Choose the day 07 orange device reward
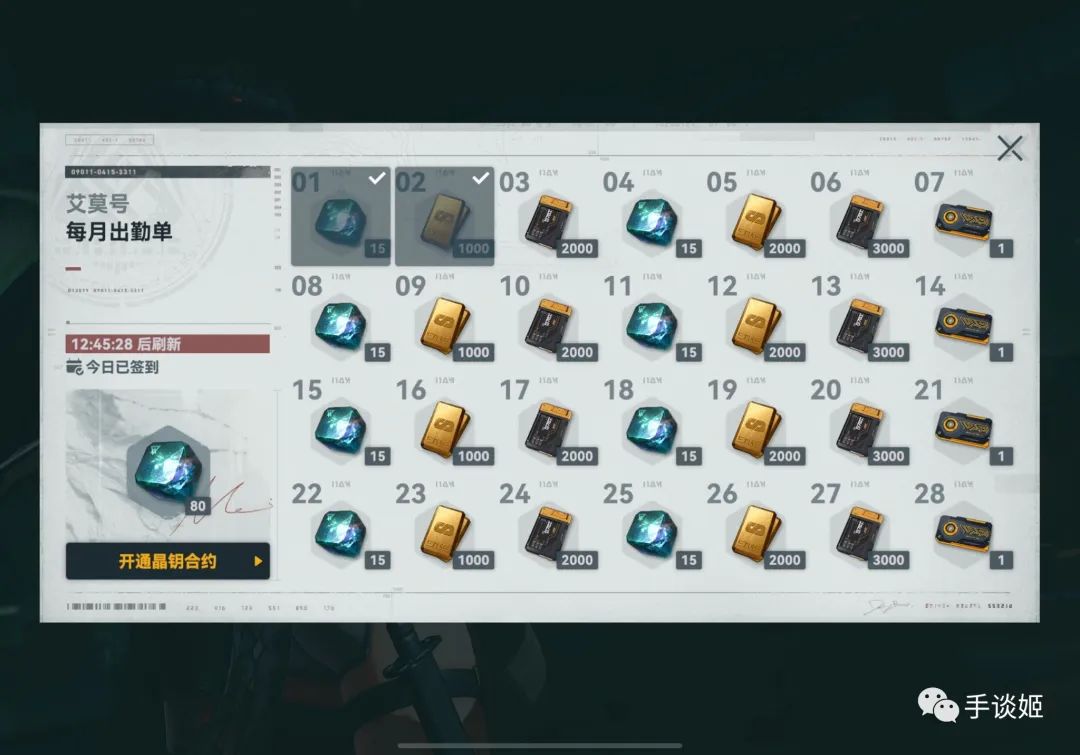The image size is (1080, 755). (x=964, y=221)
